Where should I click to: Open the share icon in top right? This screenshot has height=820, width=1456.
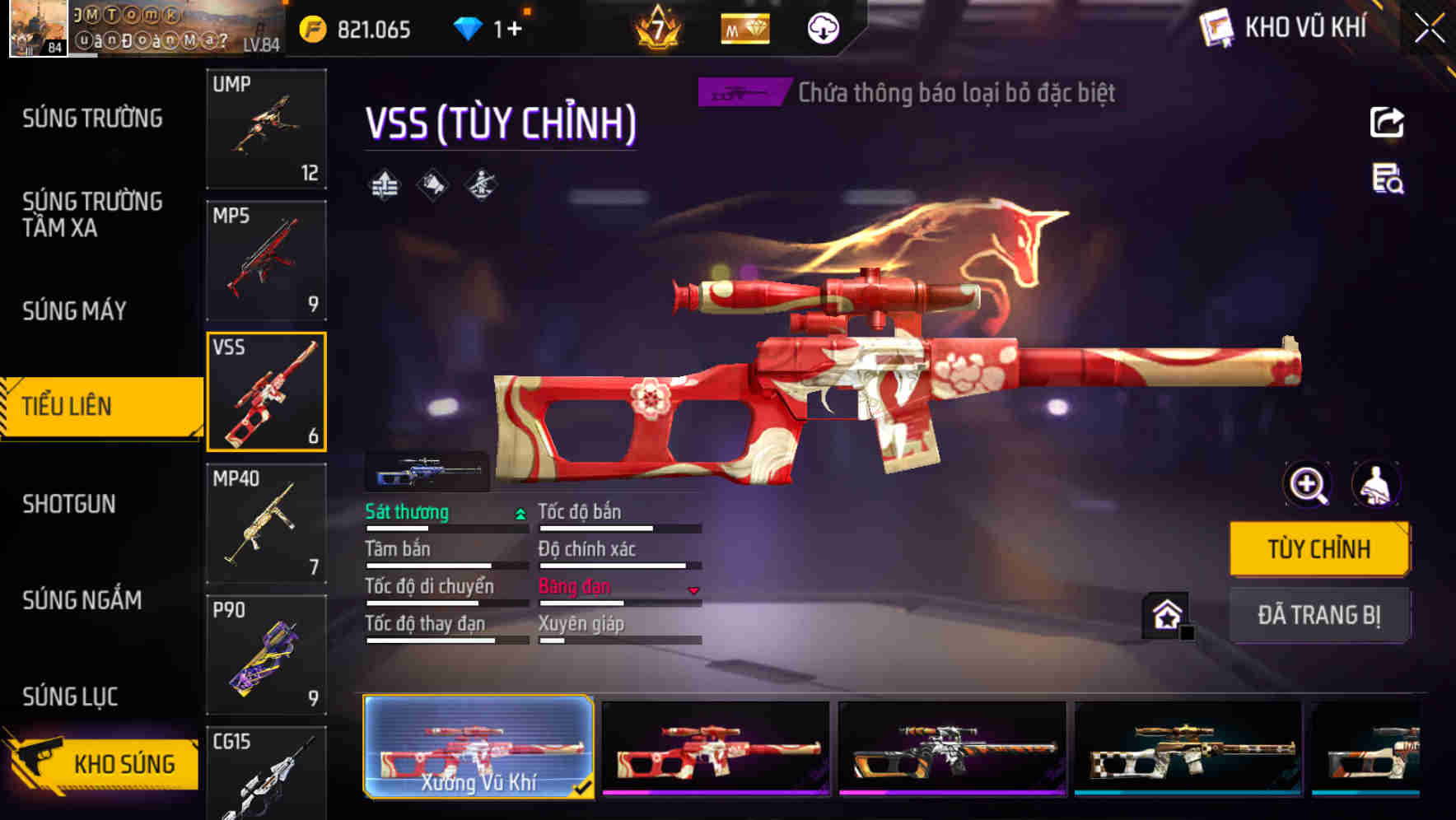pos(1388,122)
